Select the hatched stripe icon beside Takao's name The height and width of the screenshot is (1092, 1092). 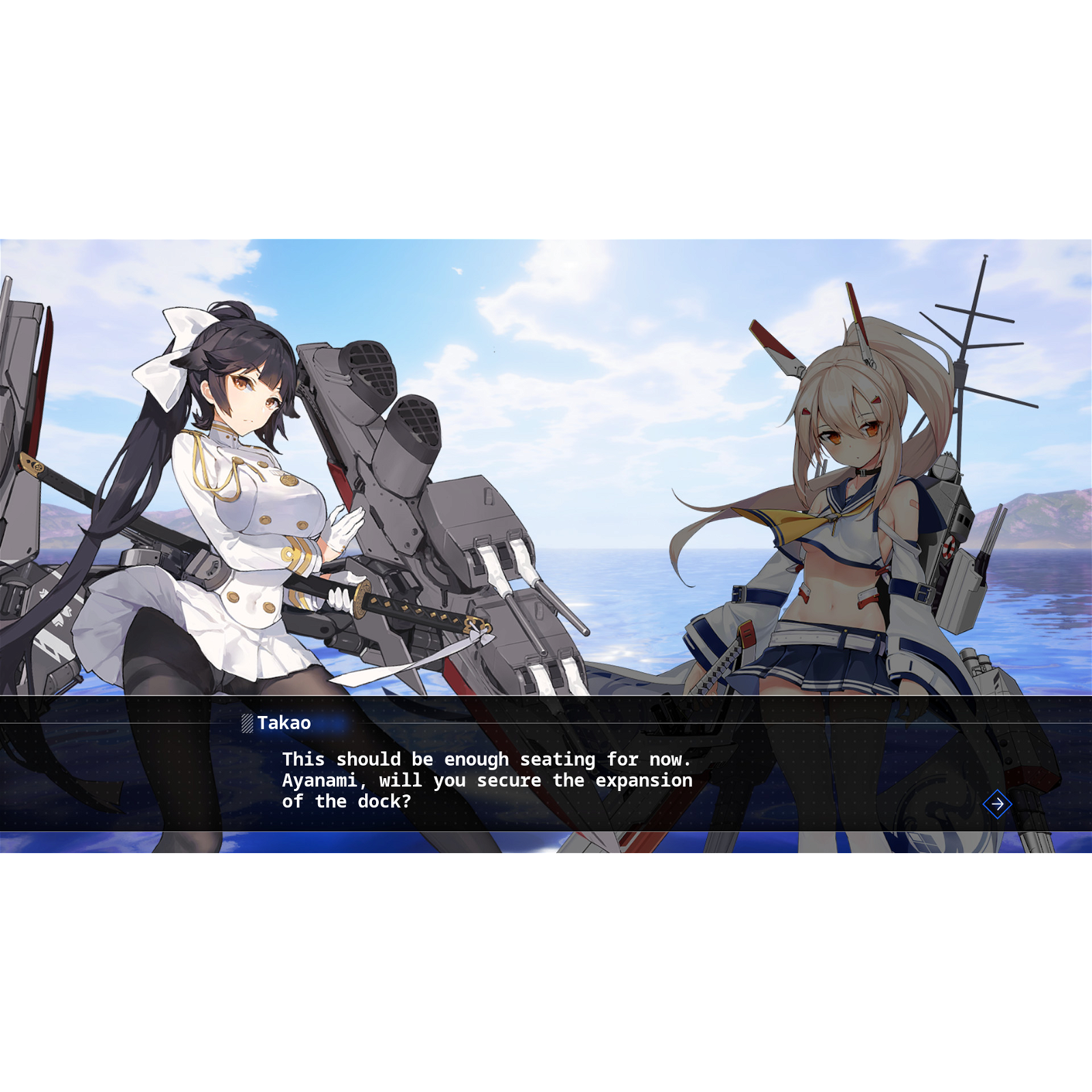(x=246, y=723)
